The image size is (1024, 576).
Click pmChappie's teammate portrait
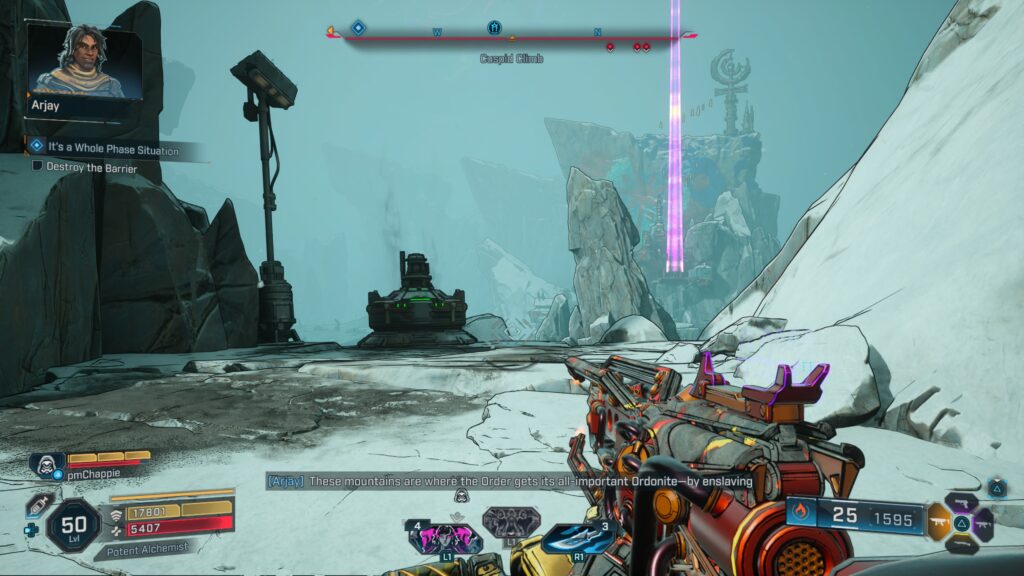(x=46, y=463)
